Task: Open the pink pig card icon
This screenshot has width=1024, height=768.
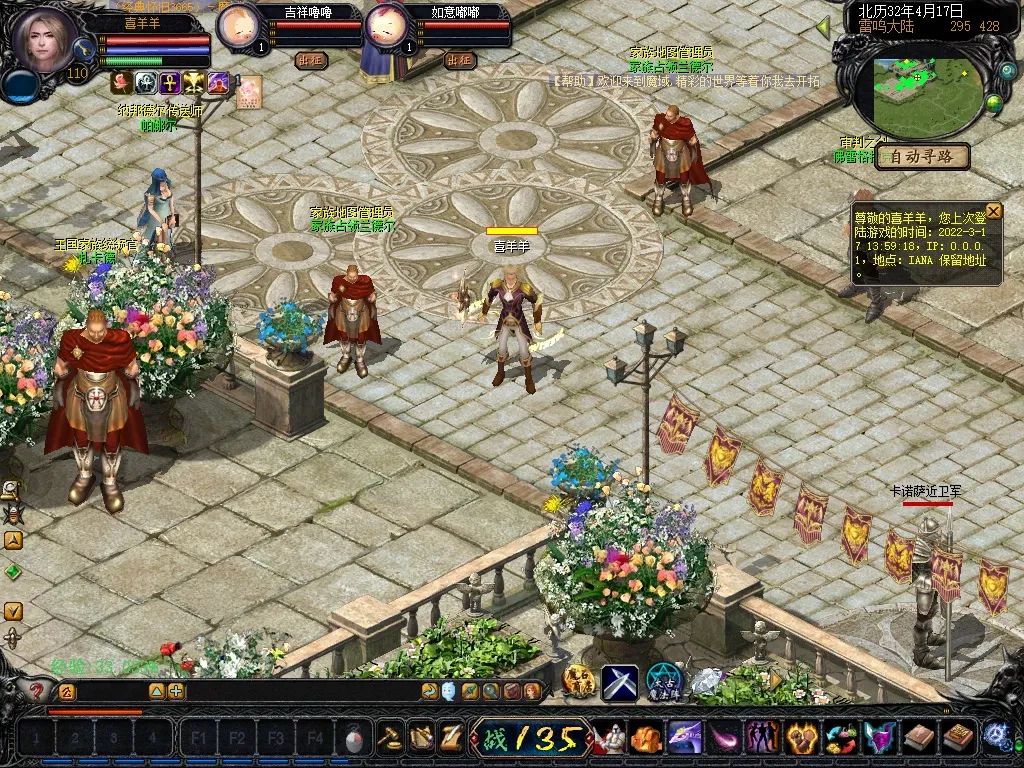Action: 247,89
